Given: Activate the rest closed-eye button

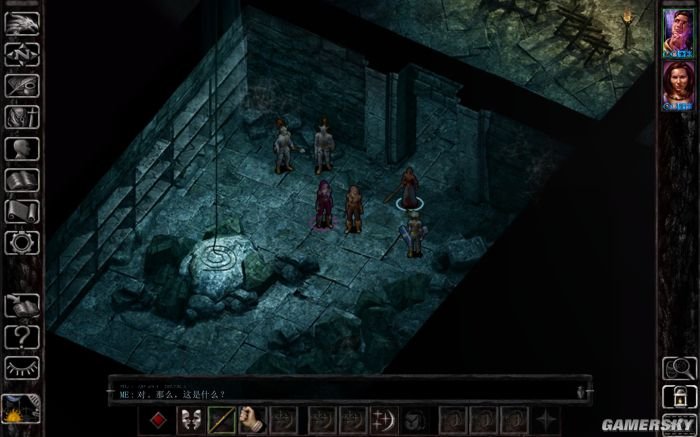Looking at the screenshot, I should (x=22, y=367).
